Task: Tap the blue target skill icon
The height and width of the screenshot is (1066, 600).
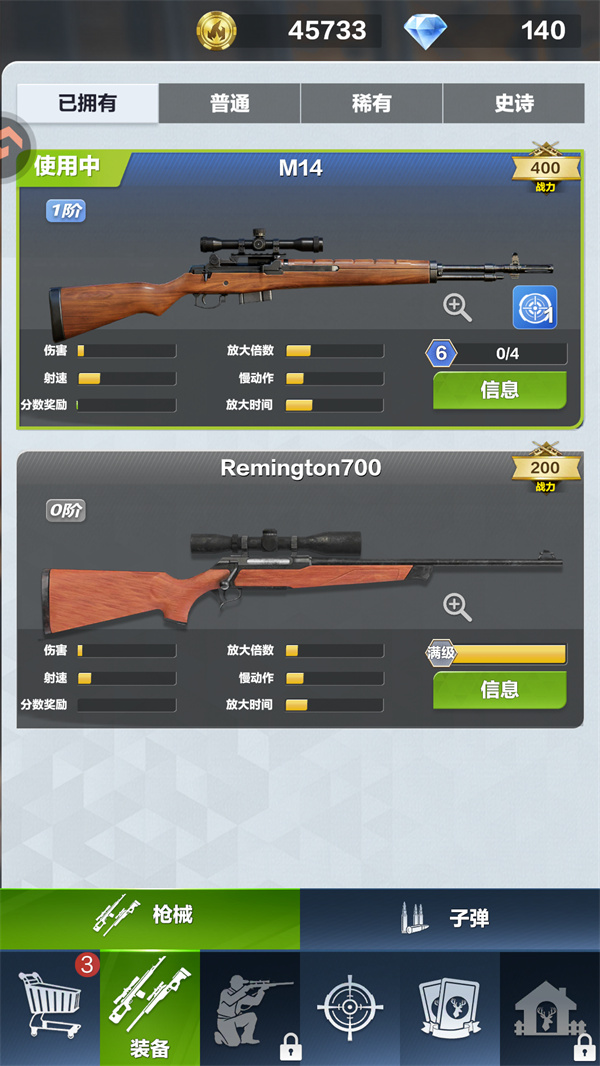Action: pos(535,307)
